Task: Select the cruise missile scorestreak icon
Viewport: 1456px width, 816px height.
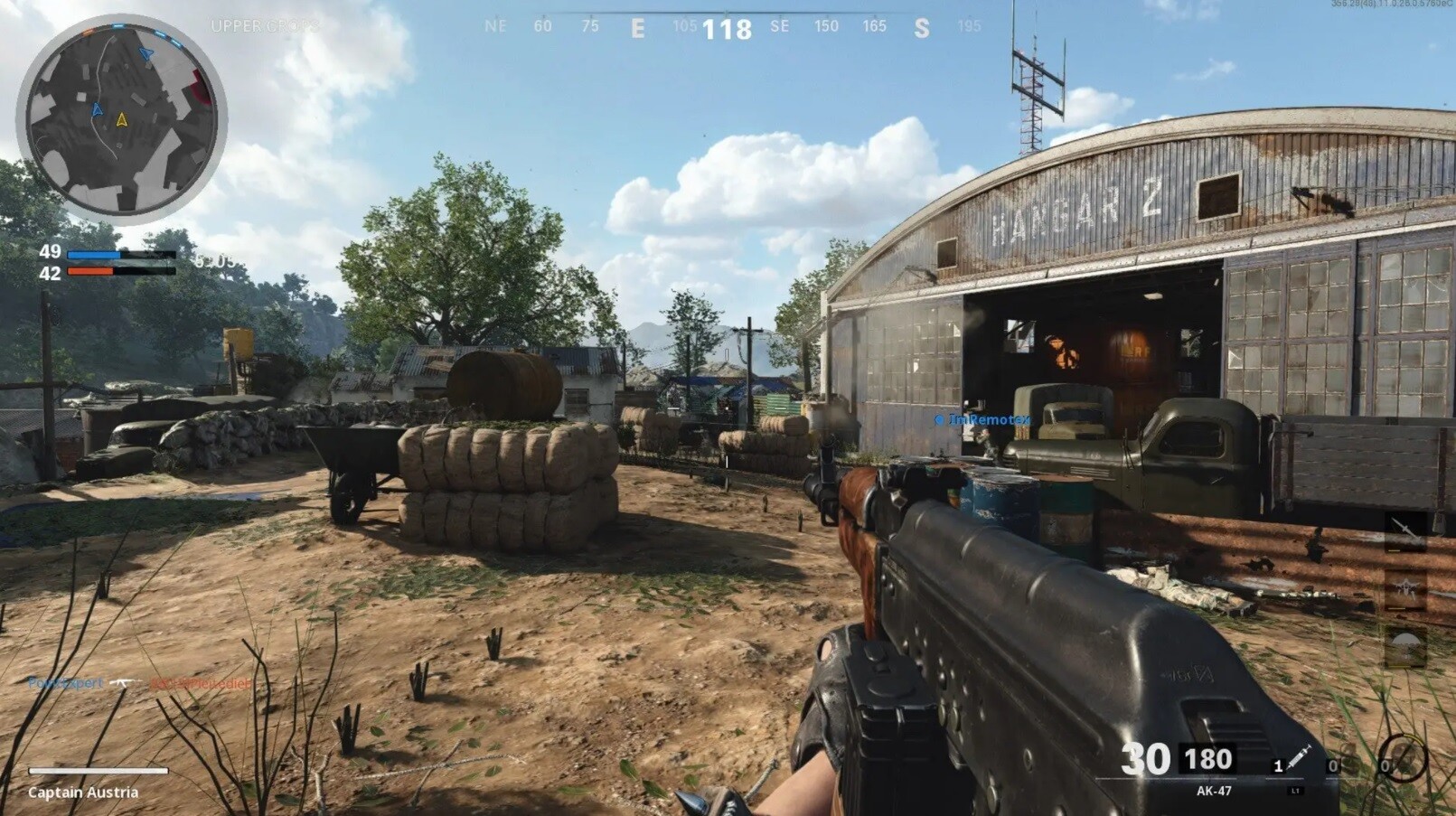Action: tap(1405, 530)
